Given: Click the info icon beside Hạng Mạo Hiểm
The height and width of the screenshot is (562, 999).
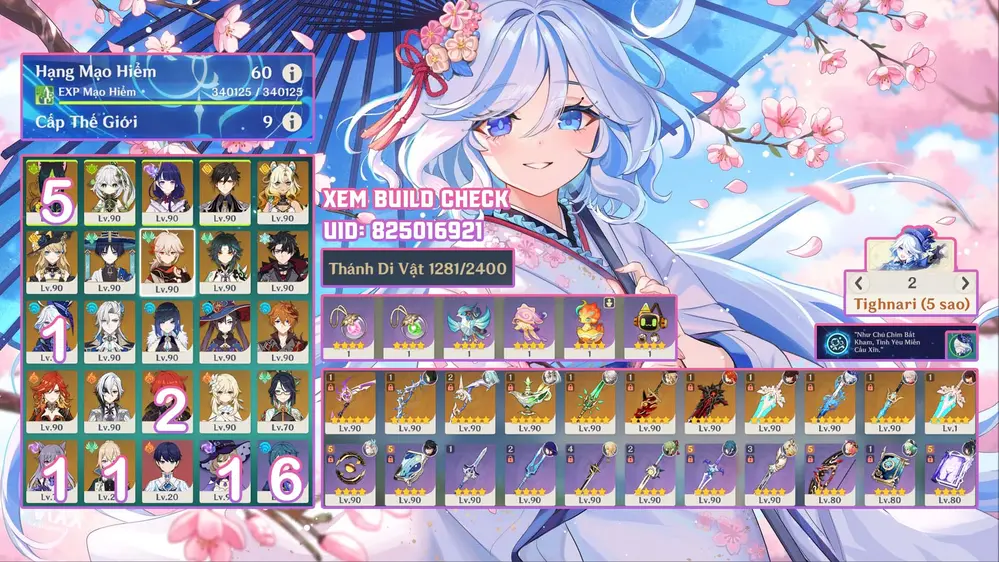Looking at the screenshot, I should pyautogui.click(x=292, y=74).
